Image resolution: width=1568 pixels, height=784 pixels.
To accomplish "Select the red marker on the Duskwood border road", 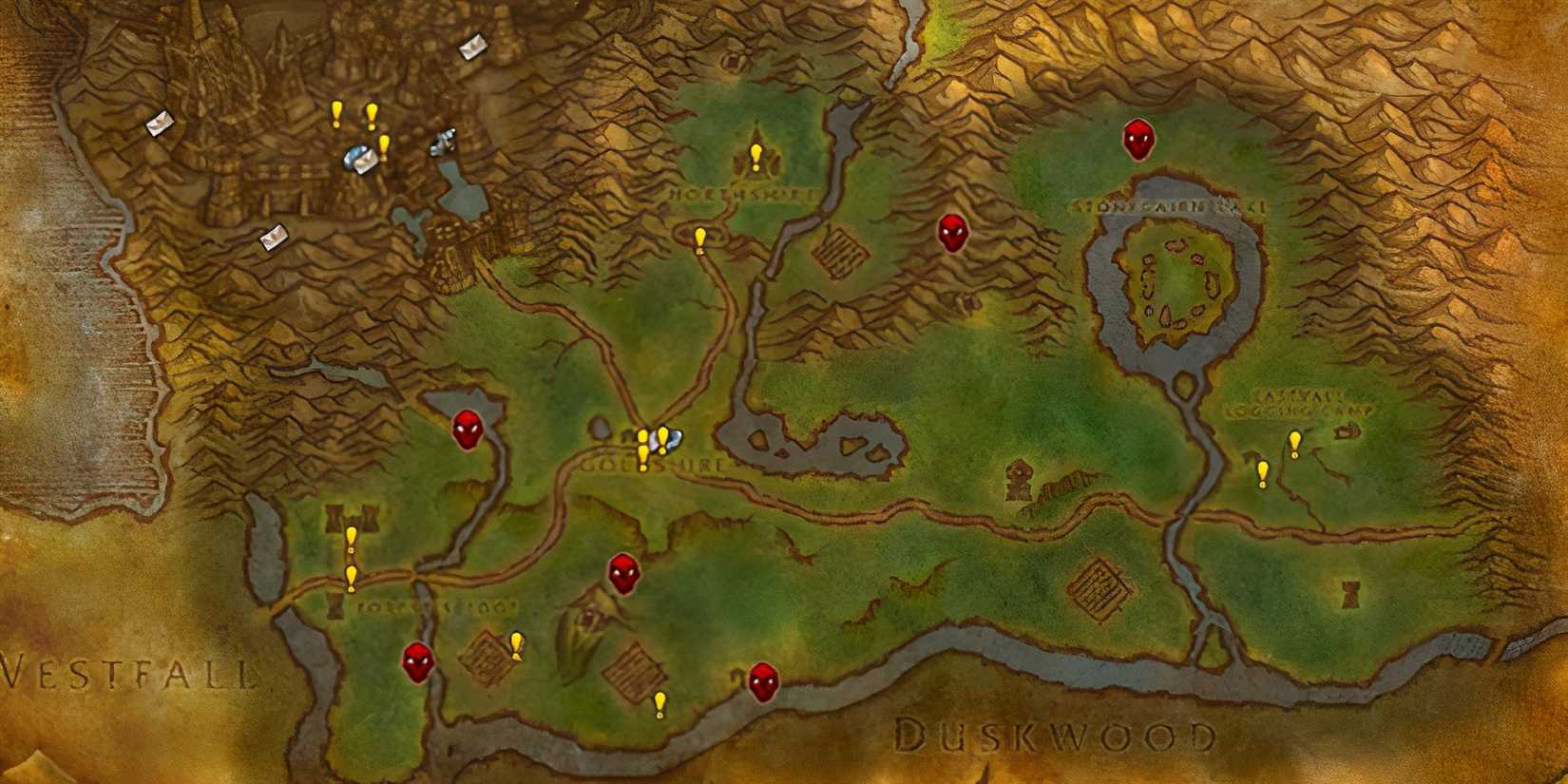I will tap(763, 682).
